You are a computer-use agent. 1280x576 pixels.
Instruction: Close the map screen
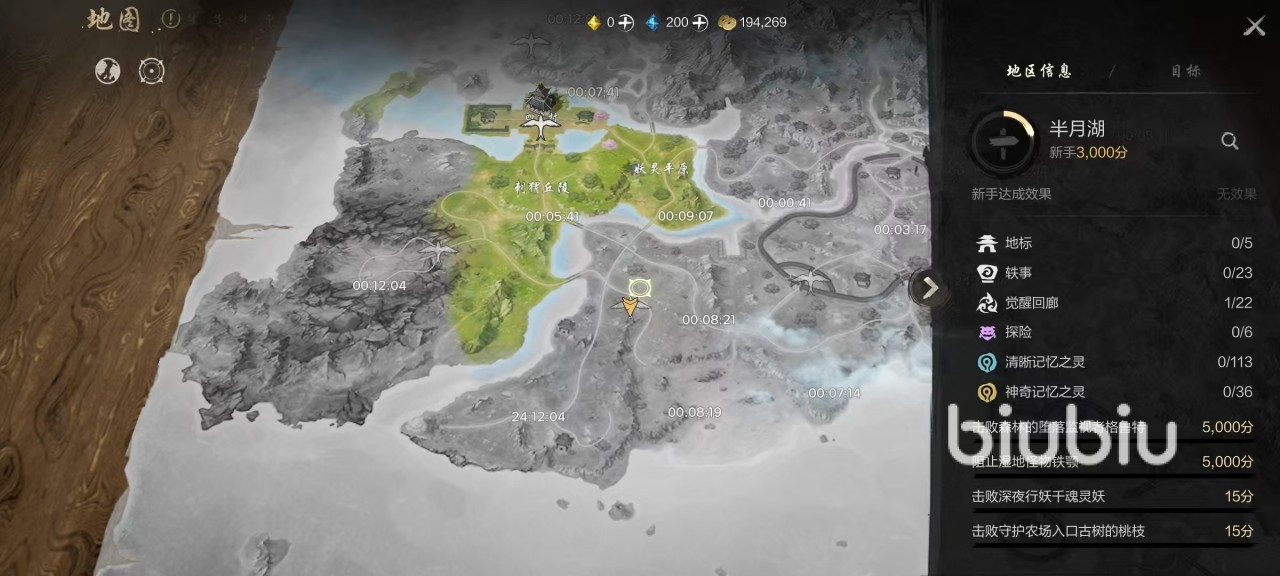tap(1254, 27)
